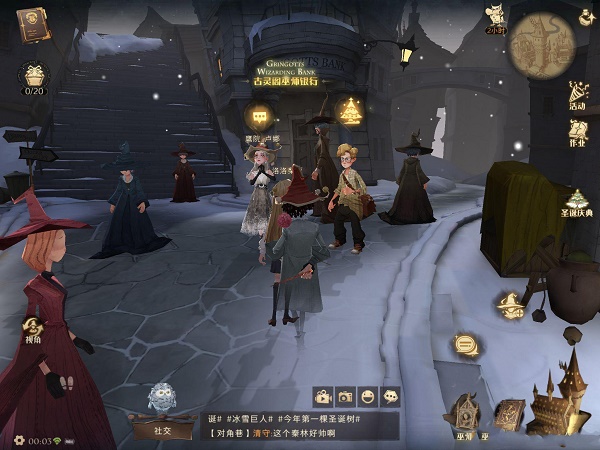
Task: Click the video camera record icon
Action: (x=323, y=396)
